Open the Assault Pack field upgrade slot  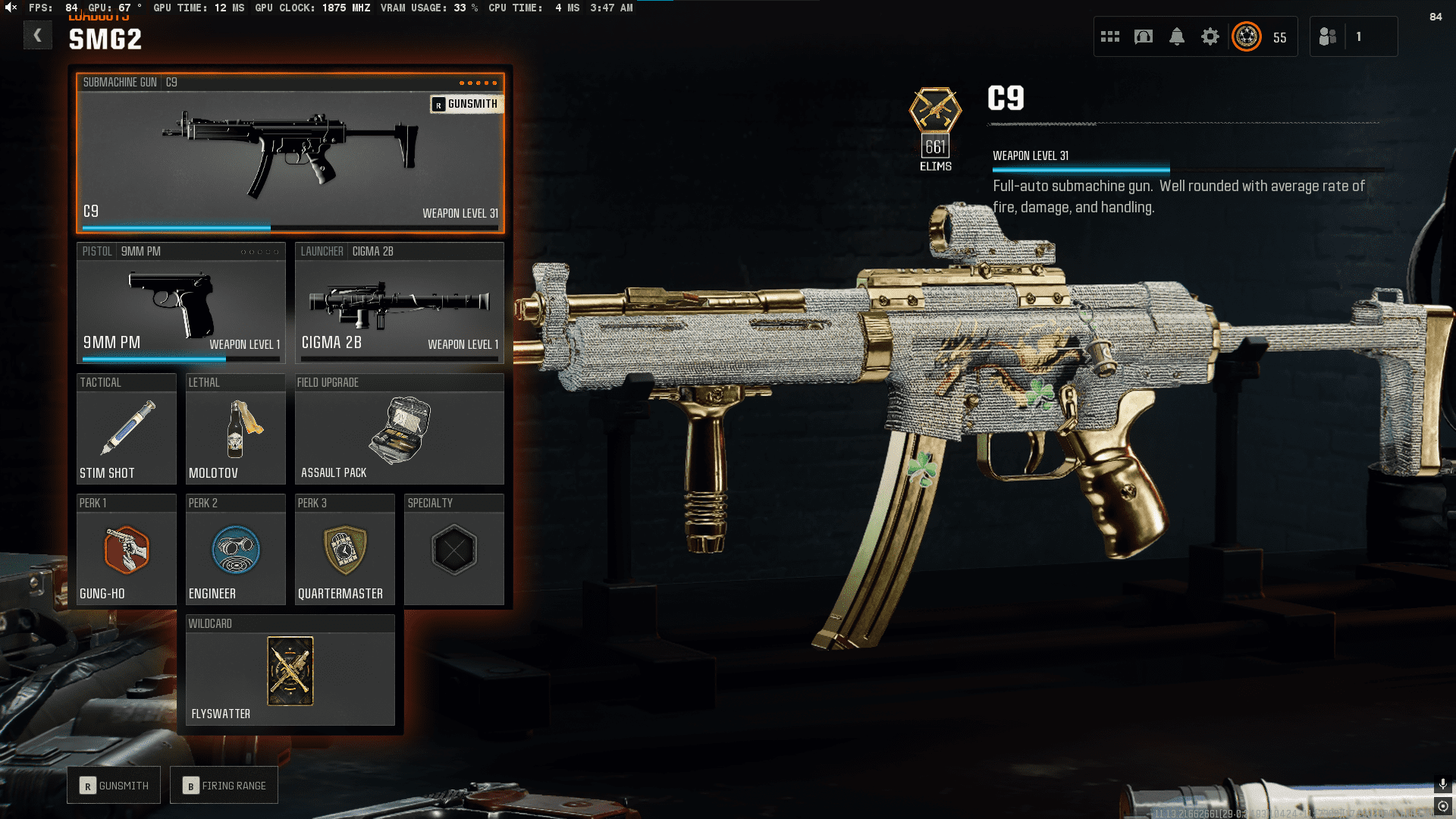399,429
